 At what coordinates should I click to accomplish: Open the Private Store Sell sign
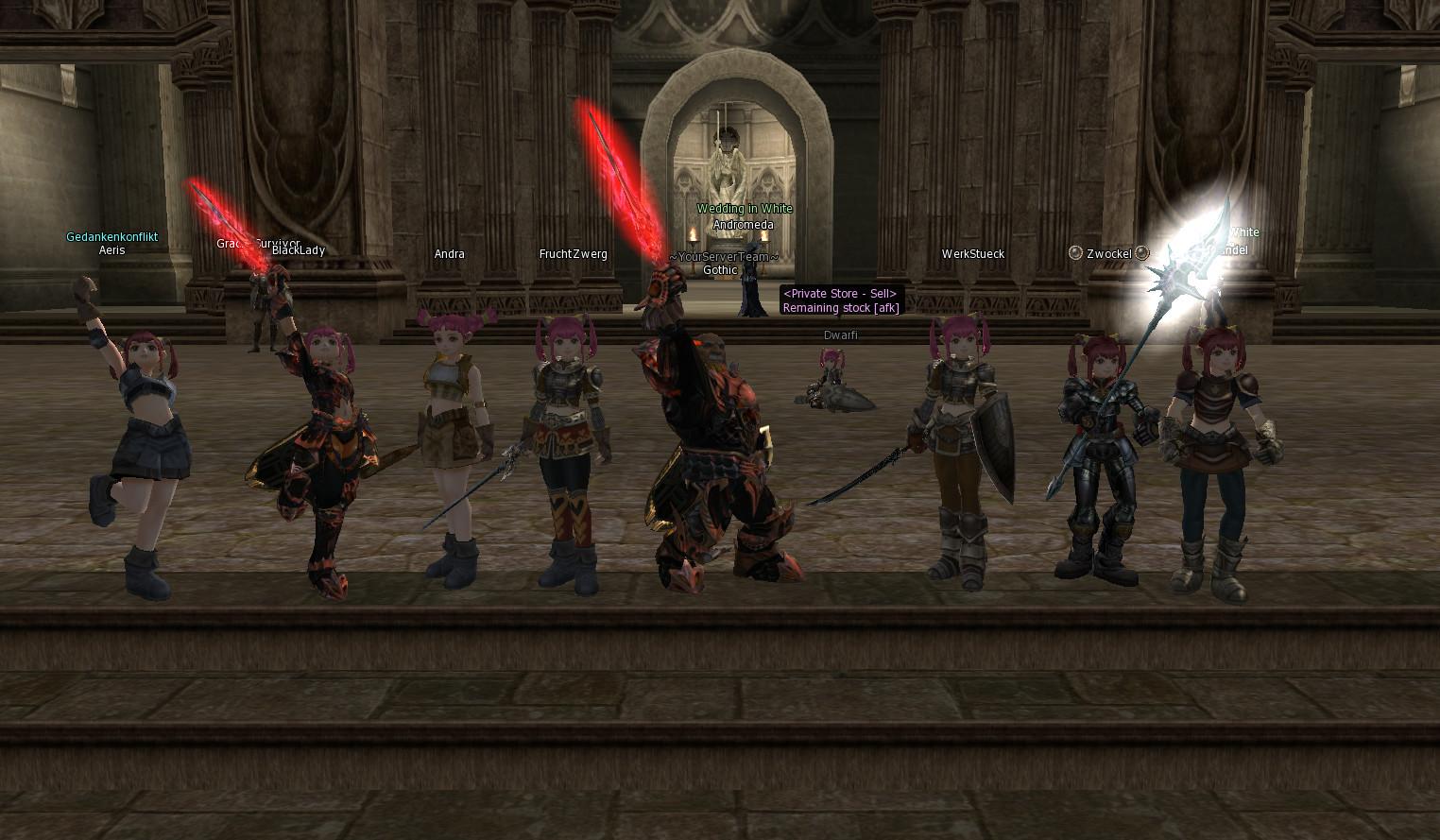(840, 300)
